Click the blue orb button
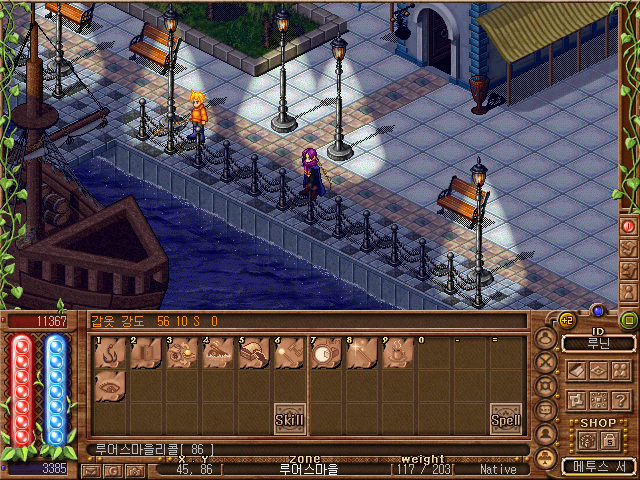Image resolution: width=640 pixels, height=480 pixels. pos(598,310)
